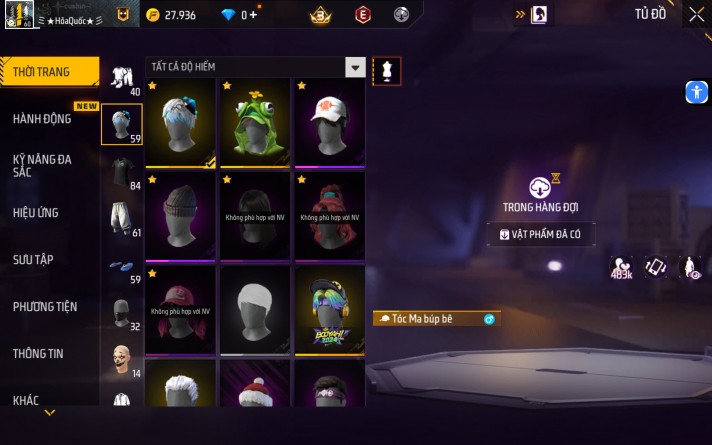Select the white baseball cap item

tap(329, 123)
